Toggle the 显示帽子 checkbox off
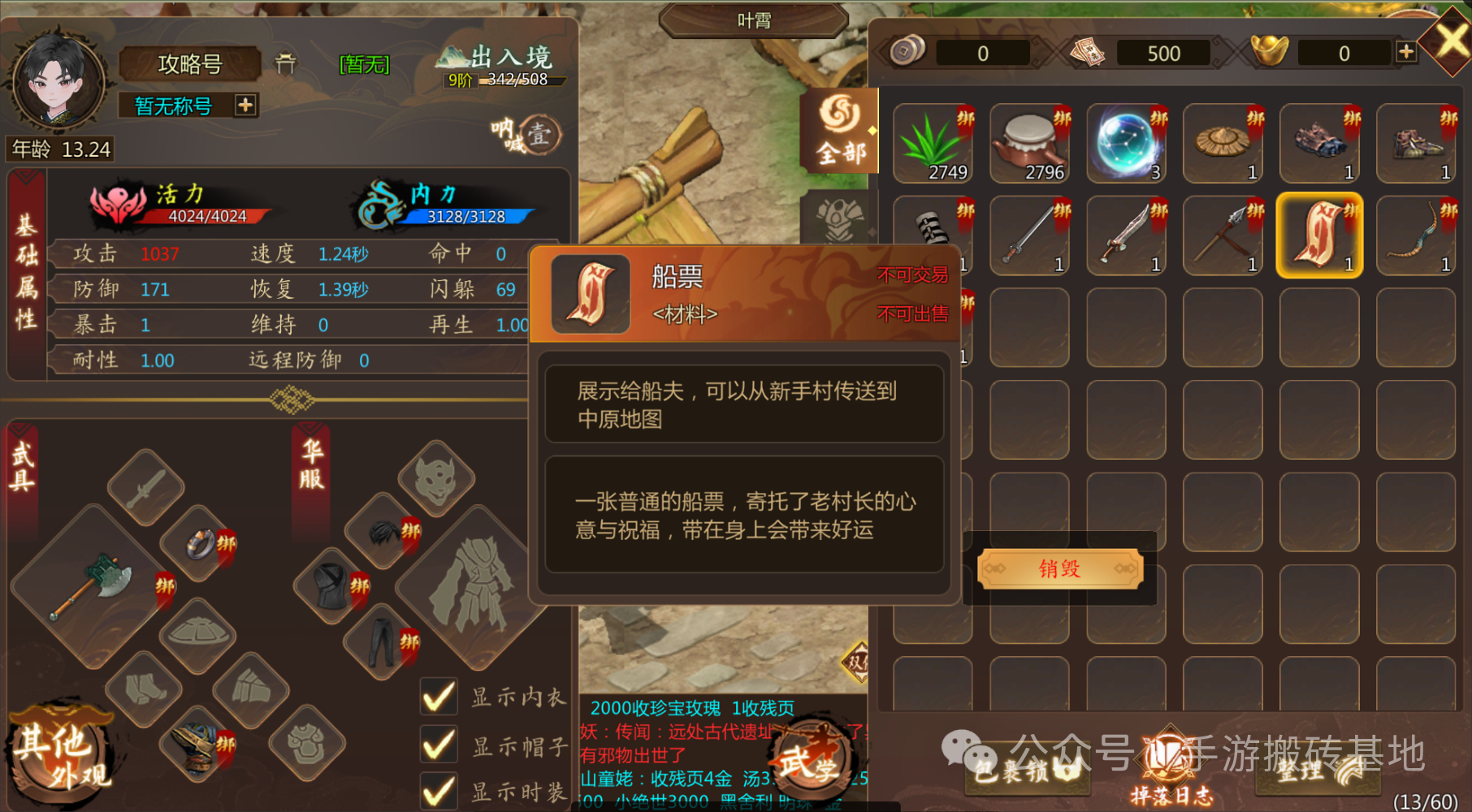Viewport: 1472px width, 812px height. [439, 745]
